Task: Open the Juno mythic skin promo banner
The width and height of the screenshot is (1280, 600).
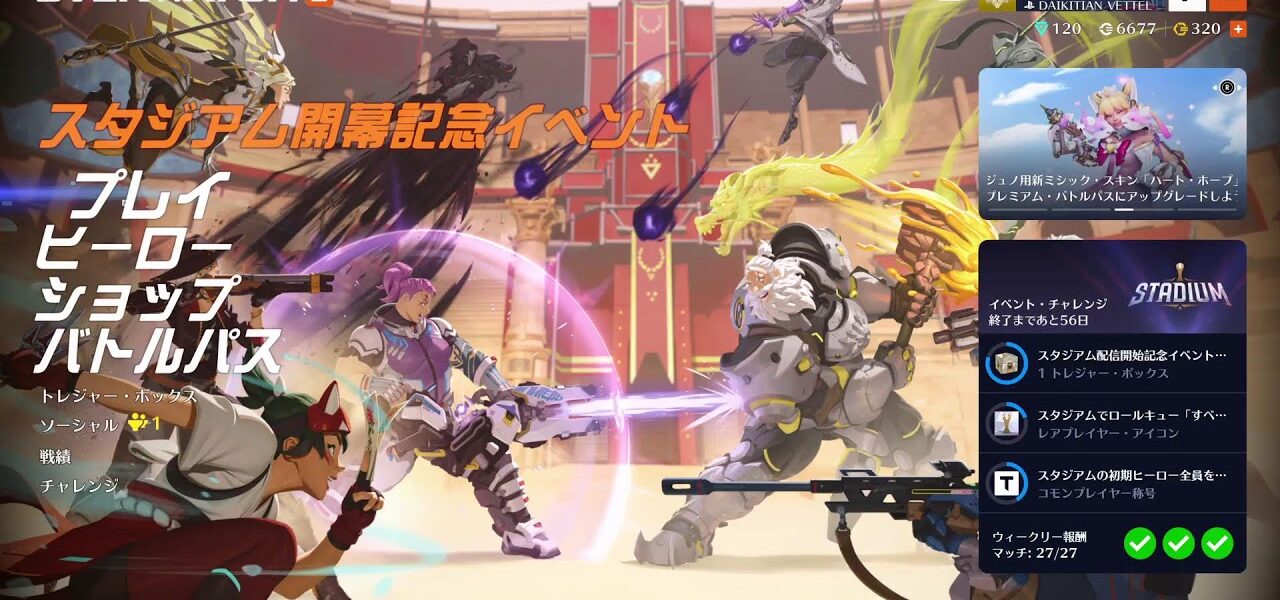Action: coord(1112,143)
